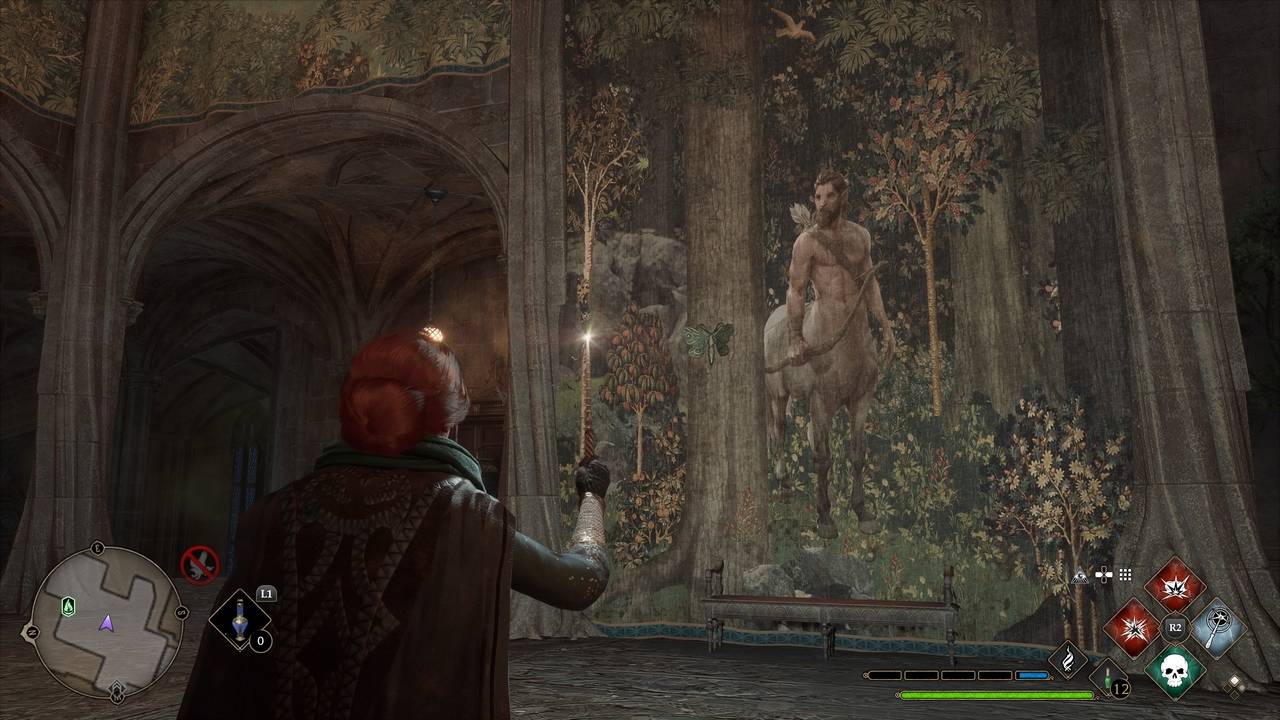
Task: Select the green Floo Flame marker on minimap
Action: point(68,605)
